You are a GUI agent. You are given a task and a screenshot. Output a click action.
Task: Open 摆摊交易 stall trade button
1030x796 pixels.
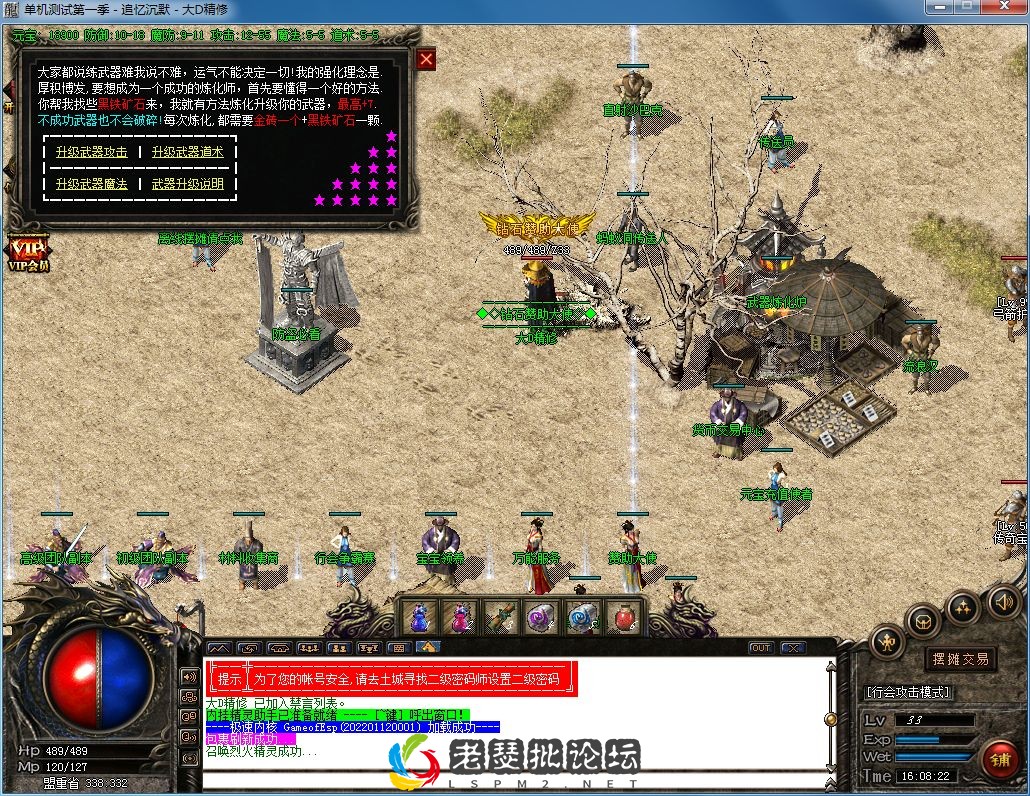click(960, 659)
